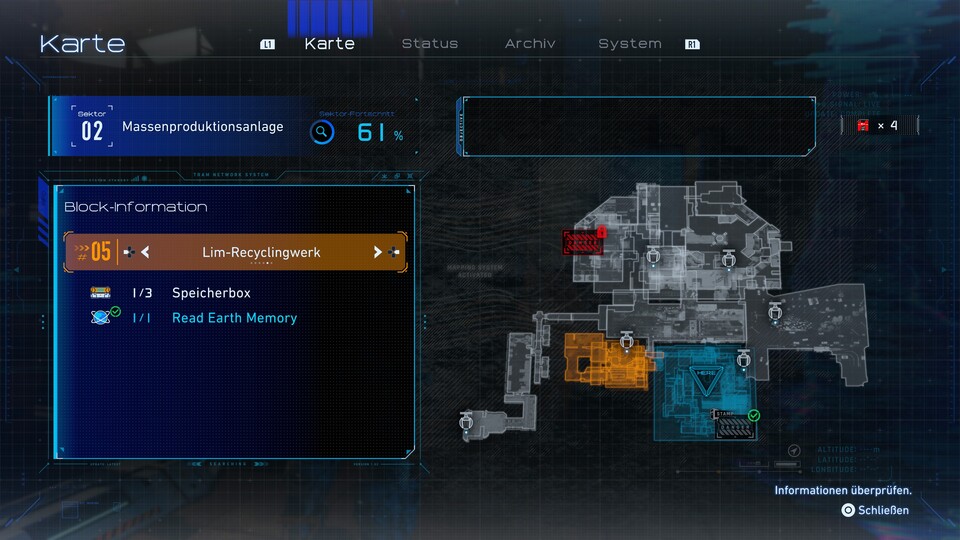Go to the System tab
Viewport: 960px width, 540px height.
coord(629,44)
